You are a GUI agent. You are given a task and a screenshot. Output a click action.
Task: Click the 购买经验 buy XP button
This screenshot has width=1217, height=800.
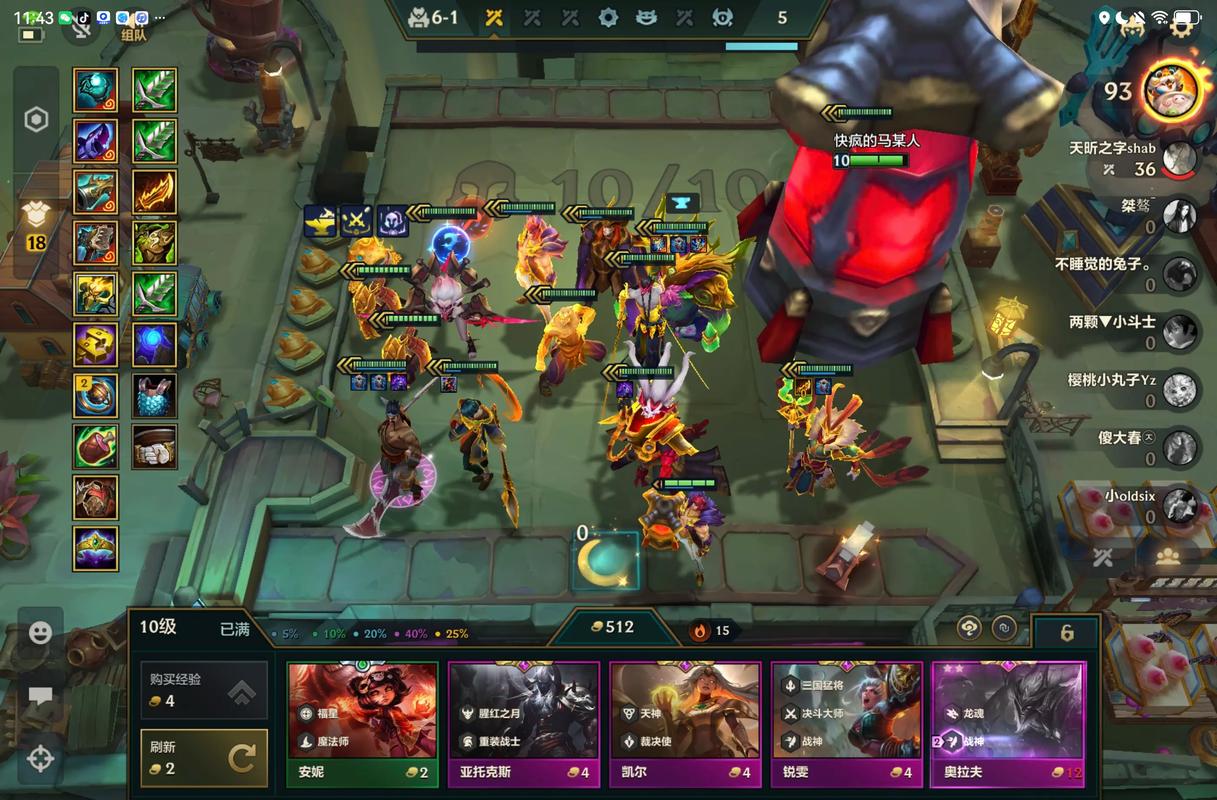pyautogui.click(x=204, y=690)
